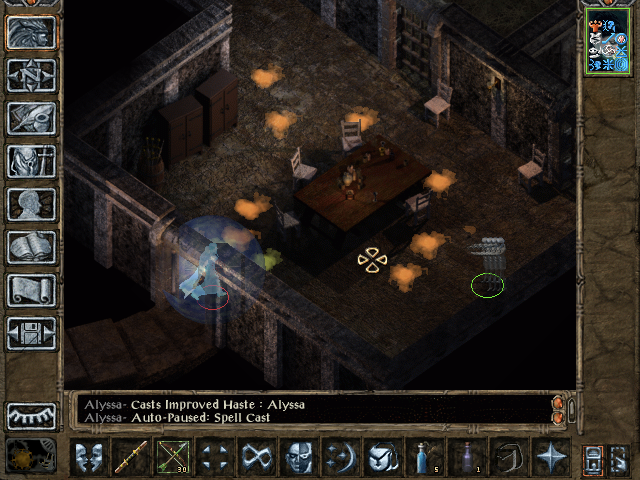
Task: Activate the talk action with two masks
Action: (90, 458)
